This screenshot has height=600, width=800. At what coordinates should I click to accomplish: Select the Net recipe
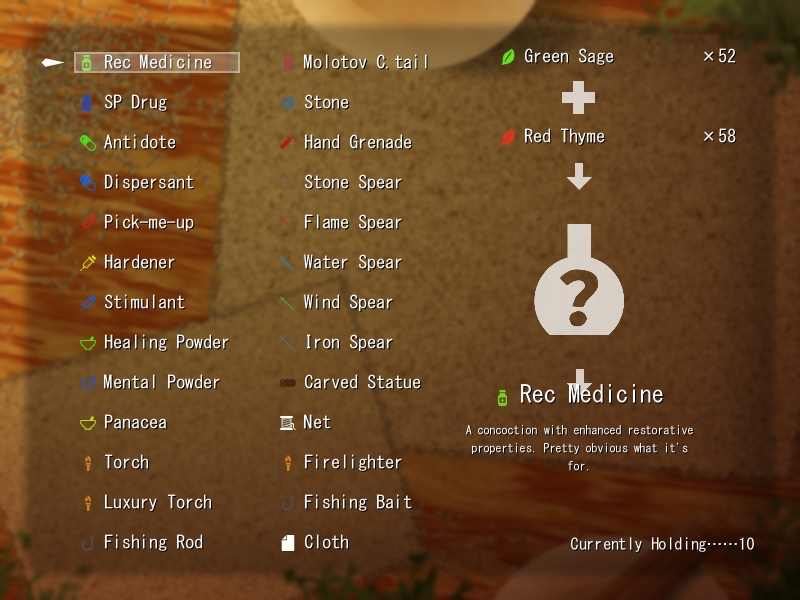tap(317, 422)
